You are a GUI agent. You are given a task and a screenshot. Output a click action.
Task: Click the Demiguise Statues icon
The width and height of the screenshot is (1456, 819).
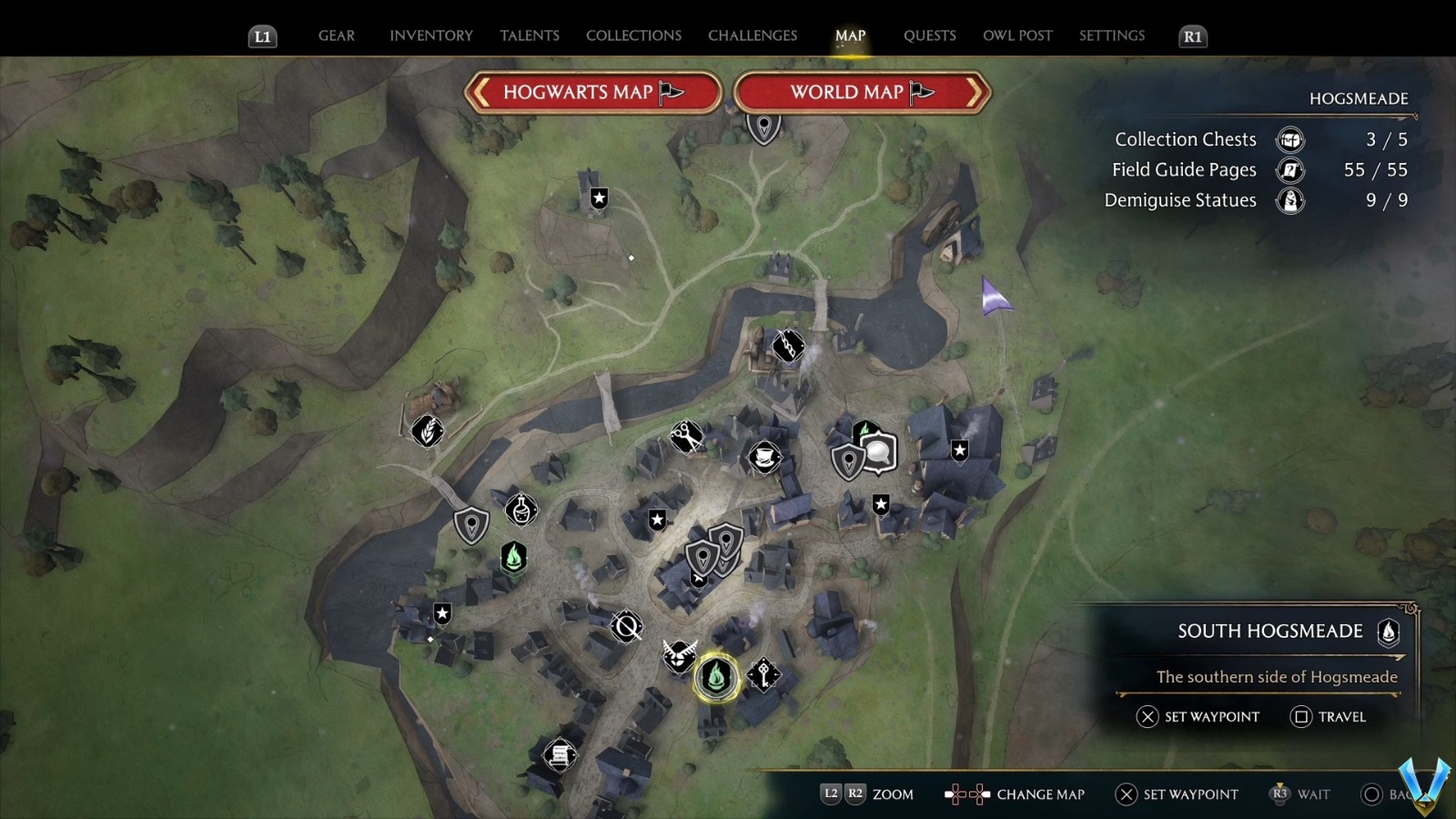[x=1289, y=200]
